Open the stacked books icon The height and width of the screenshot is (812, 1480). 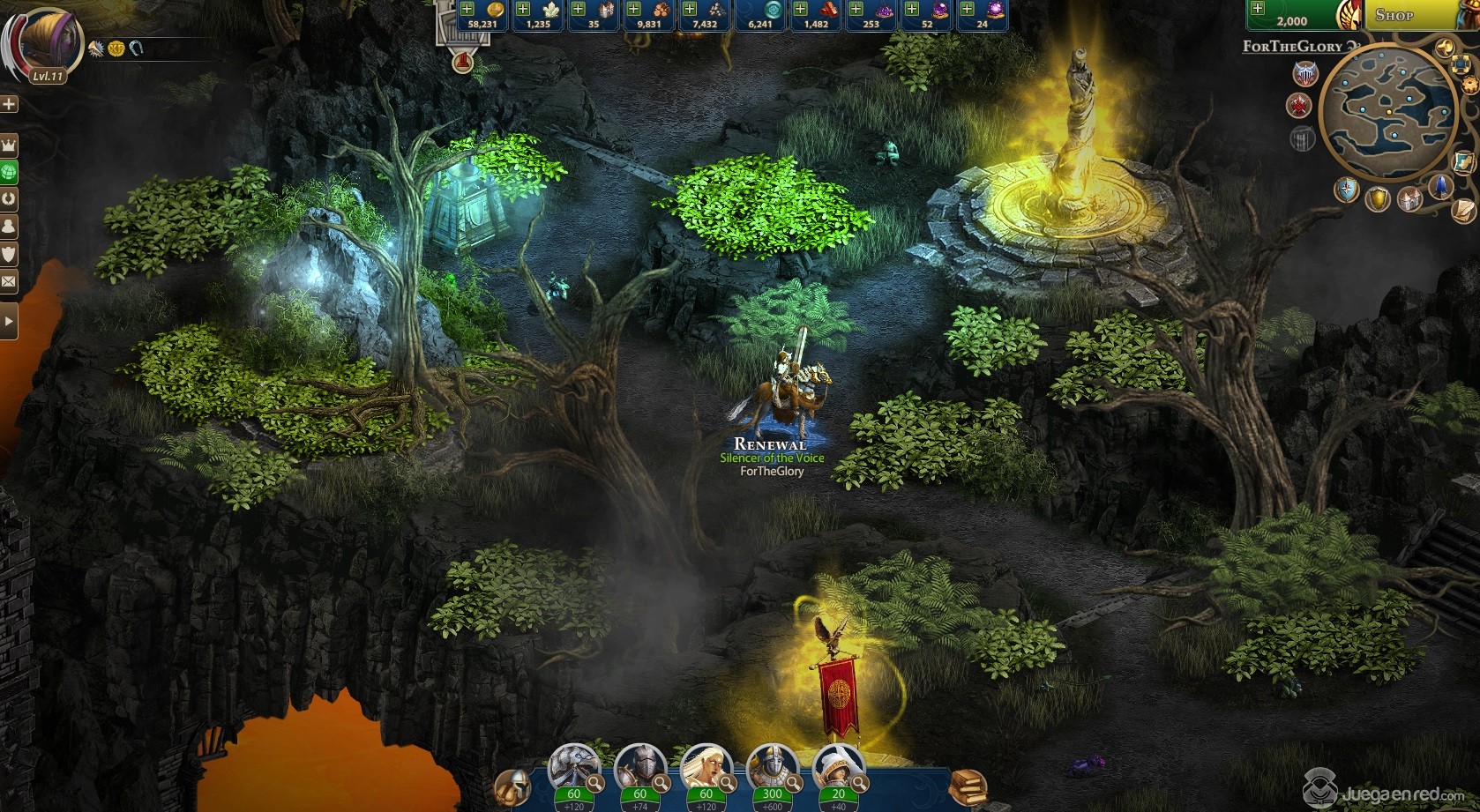point(968,784)
